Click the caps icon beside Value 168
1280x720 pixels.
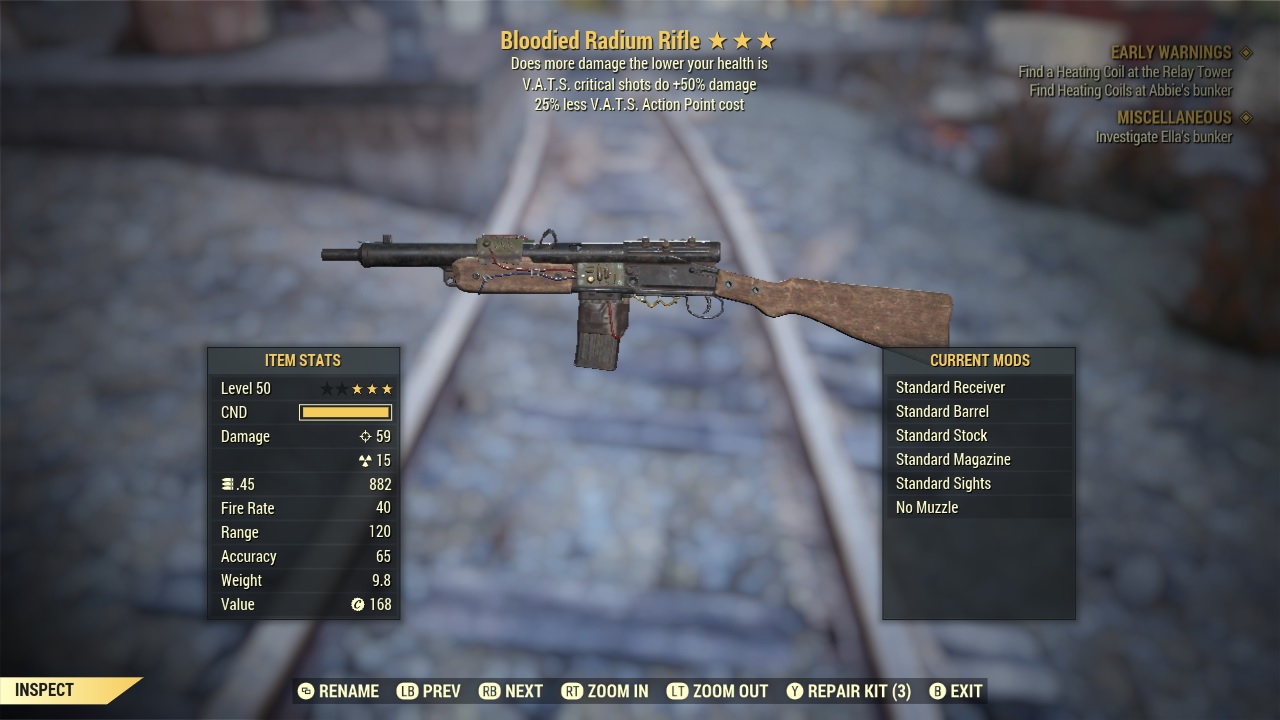(361, 604)
